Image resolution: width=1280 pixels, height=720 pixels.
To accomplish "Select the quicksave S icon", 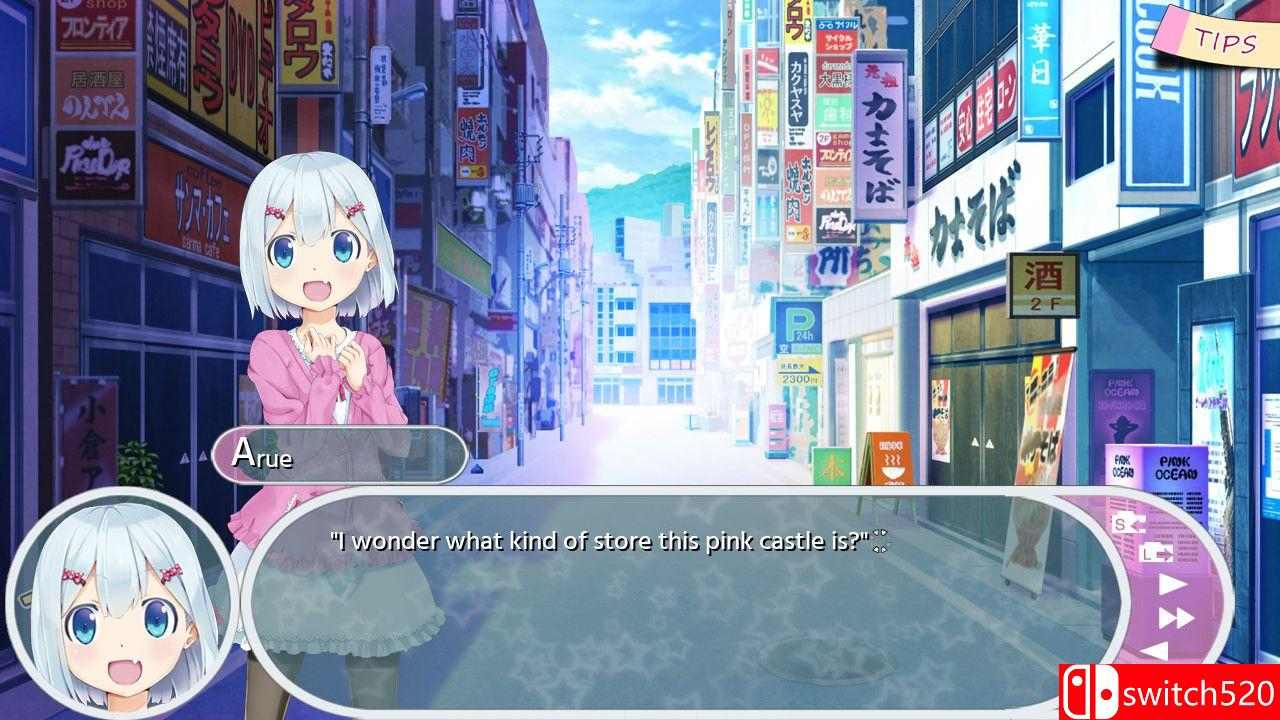I will 1122,522.
